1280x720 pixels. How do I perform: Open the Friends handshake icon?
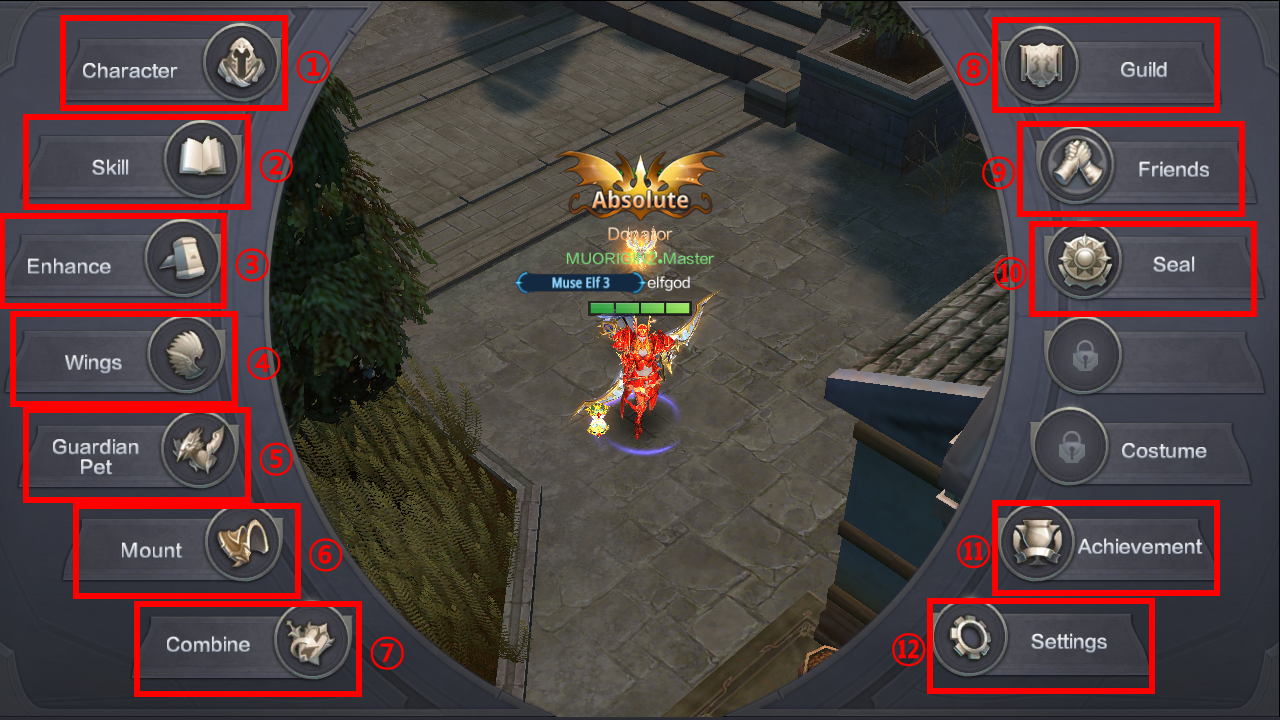click(x=1078, y=166)
